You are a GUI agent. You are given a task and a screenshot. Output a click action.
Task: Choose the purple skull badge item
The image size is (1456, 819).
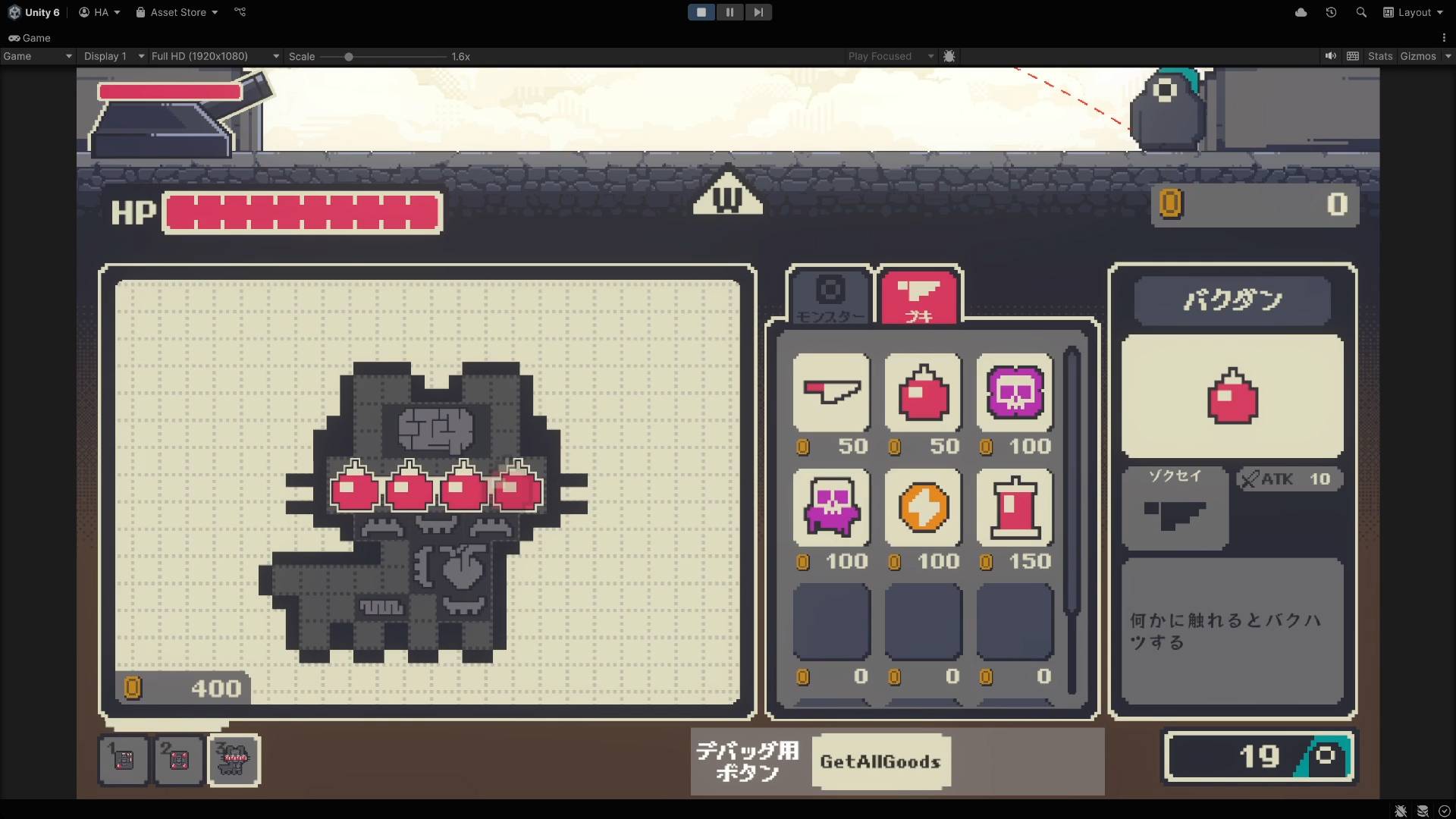[x=1015, y=392]
